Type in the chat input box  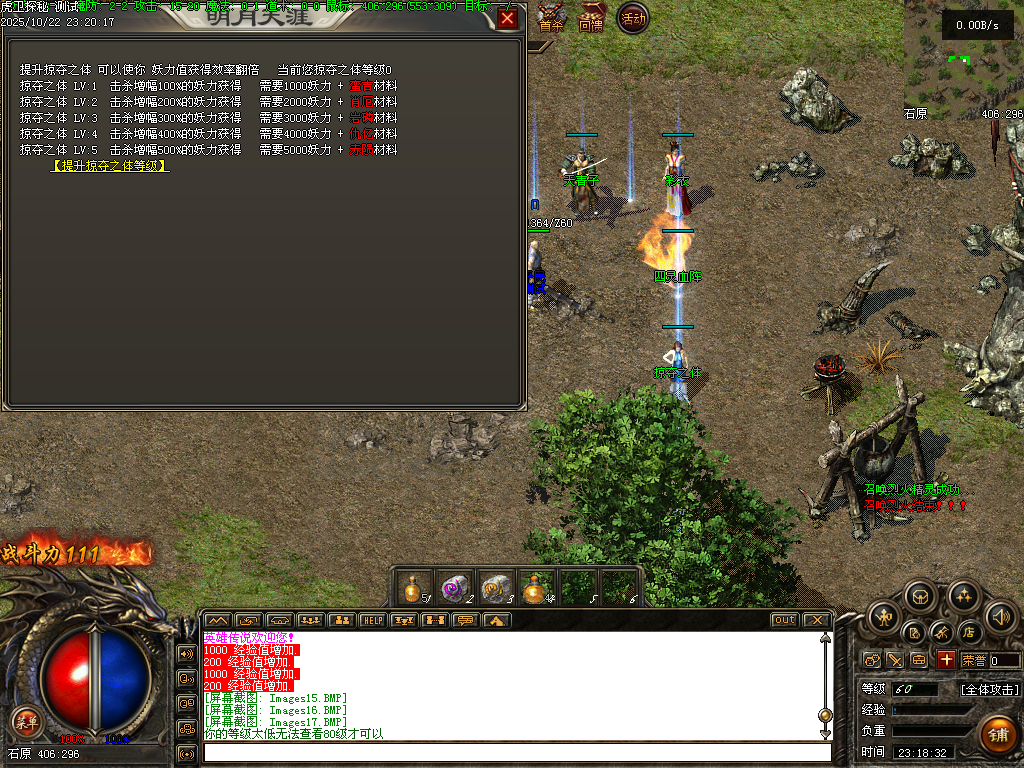point(515,752)
